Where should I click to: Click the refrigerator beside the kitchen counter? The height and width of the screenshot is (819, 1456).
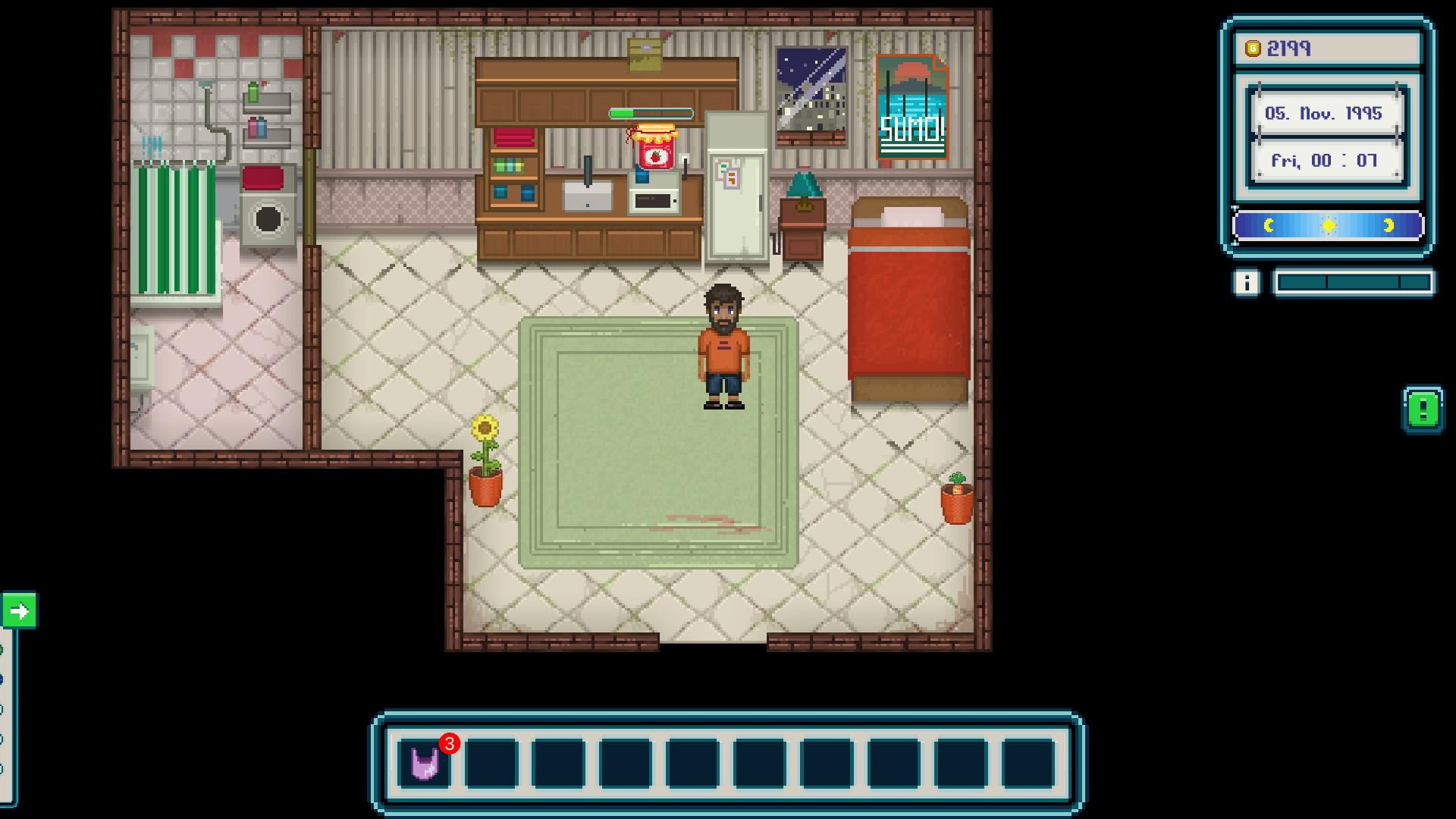tap(735, 186)
